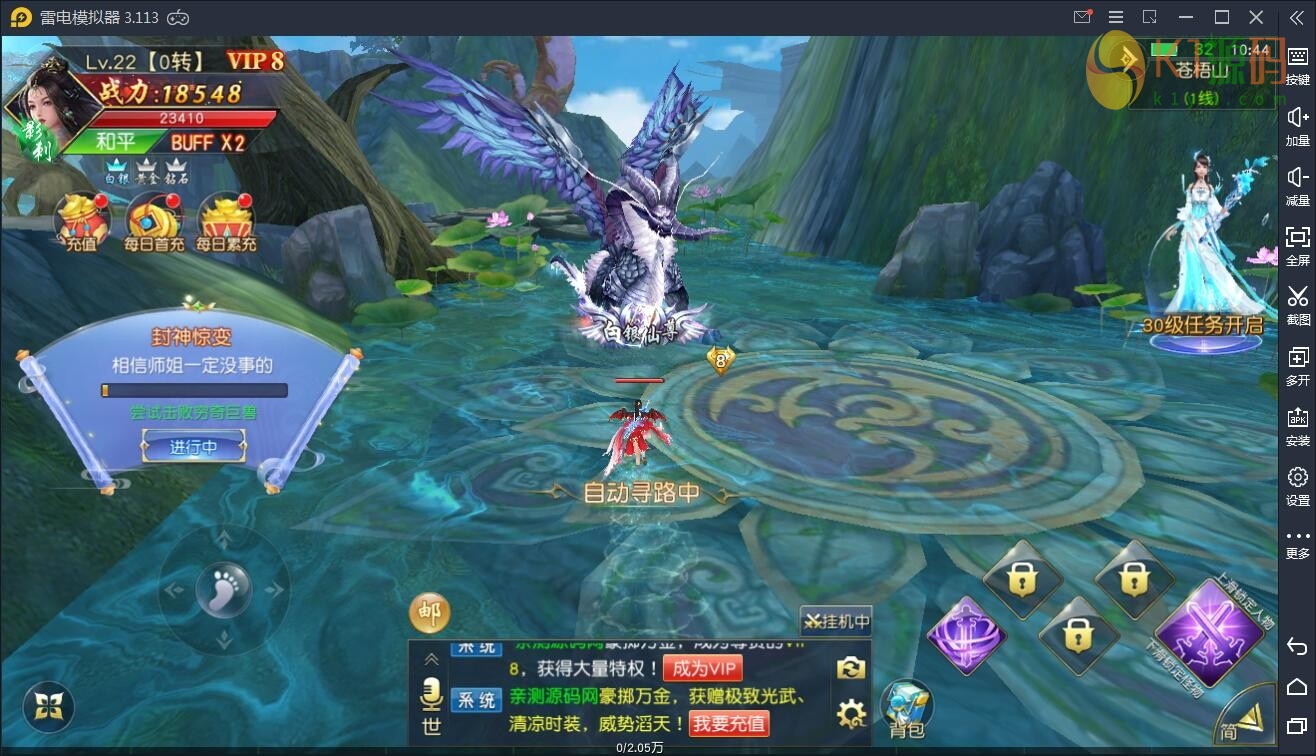Open the 每日首充 daily first recharge

click(154, 222)
